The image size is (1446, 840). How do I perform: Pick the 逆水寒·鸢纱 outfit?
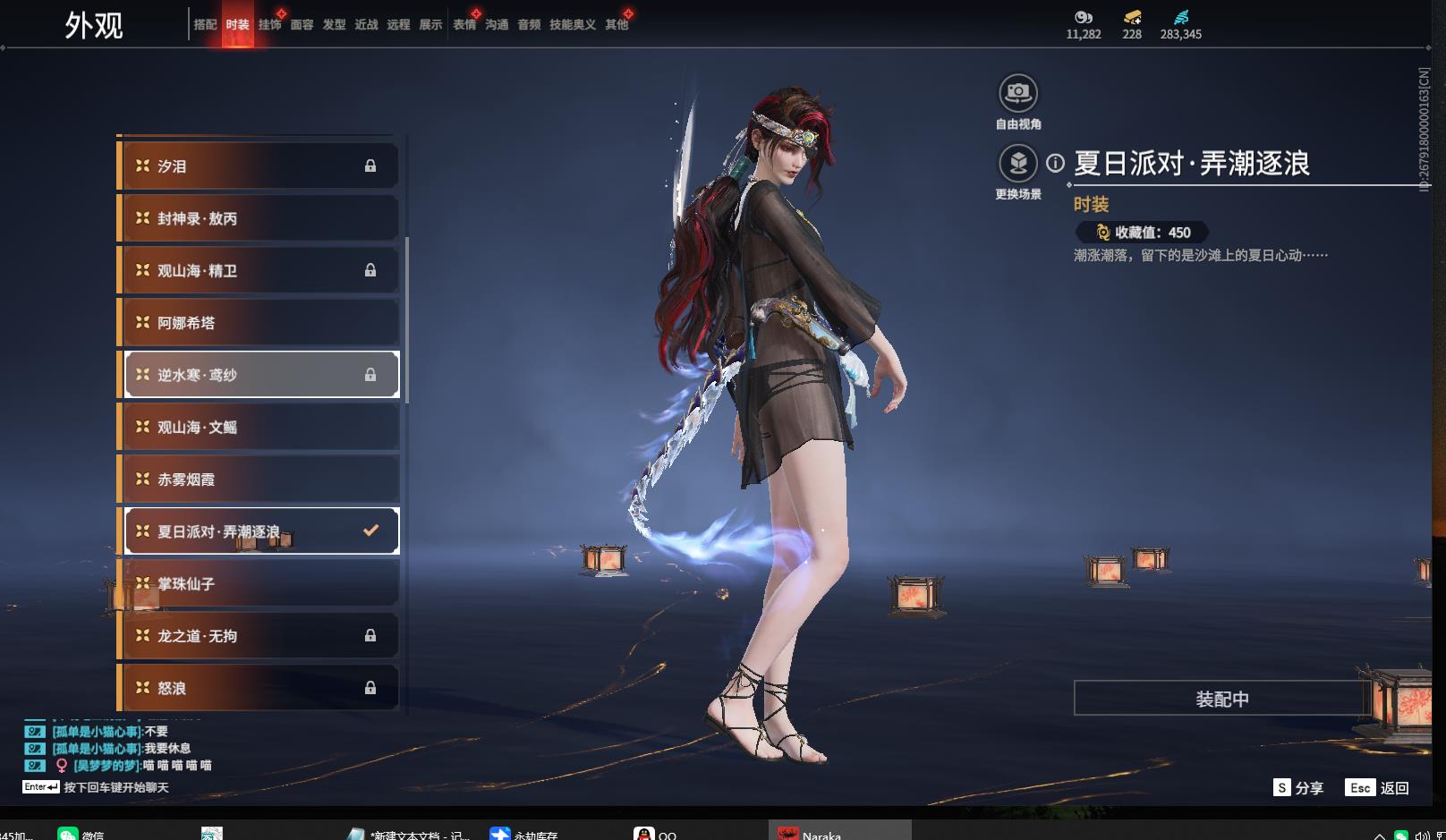[259, 375]
